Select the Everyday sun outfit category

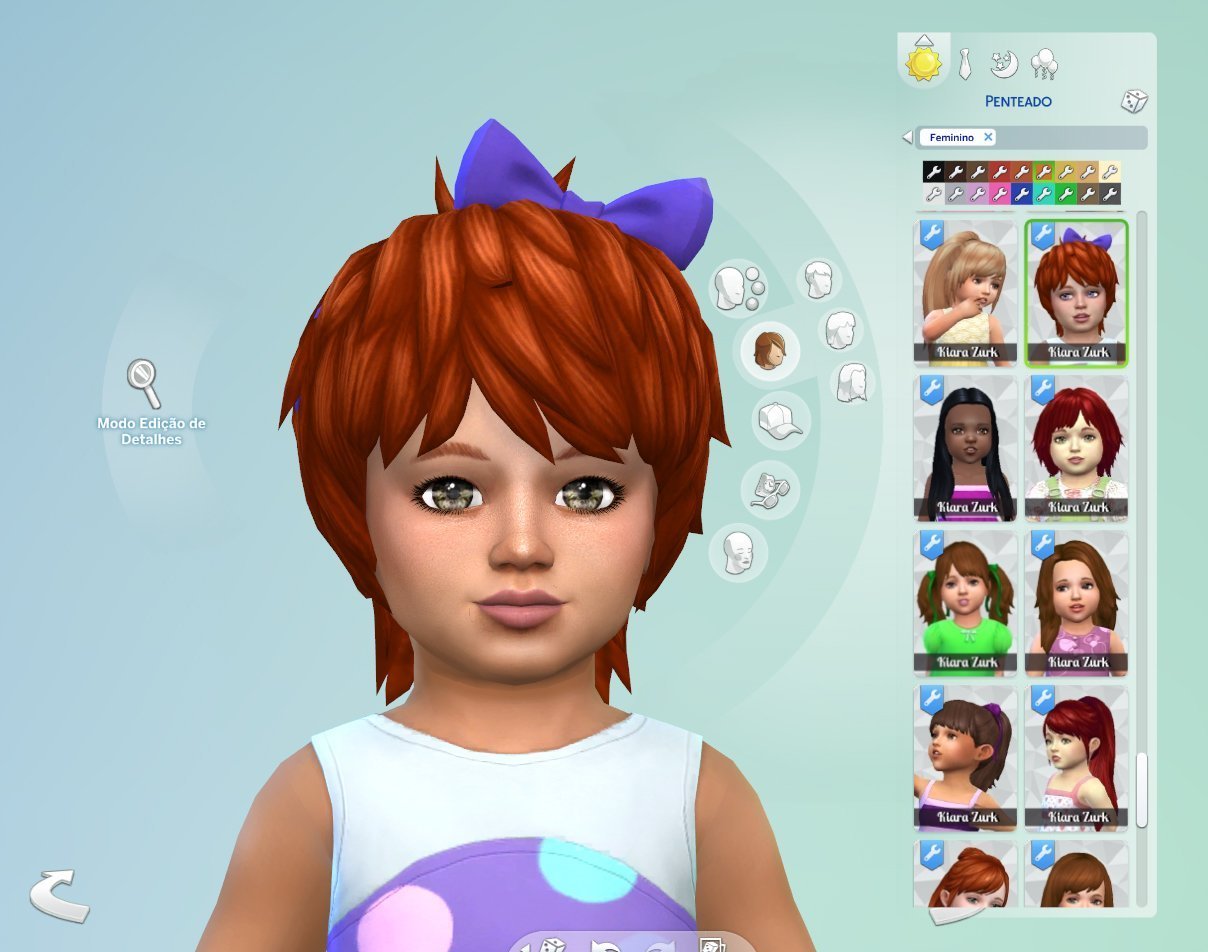923,63
